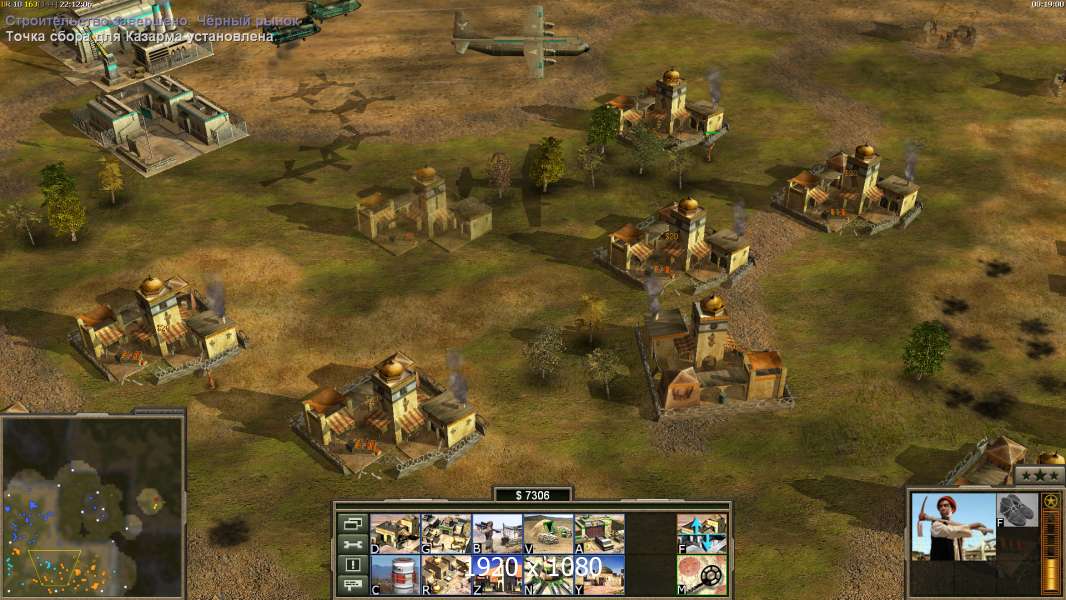1066x600 pixels.
Task: Activate the blue arrows command marked F
Action: click(702, 533)
